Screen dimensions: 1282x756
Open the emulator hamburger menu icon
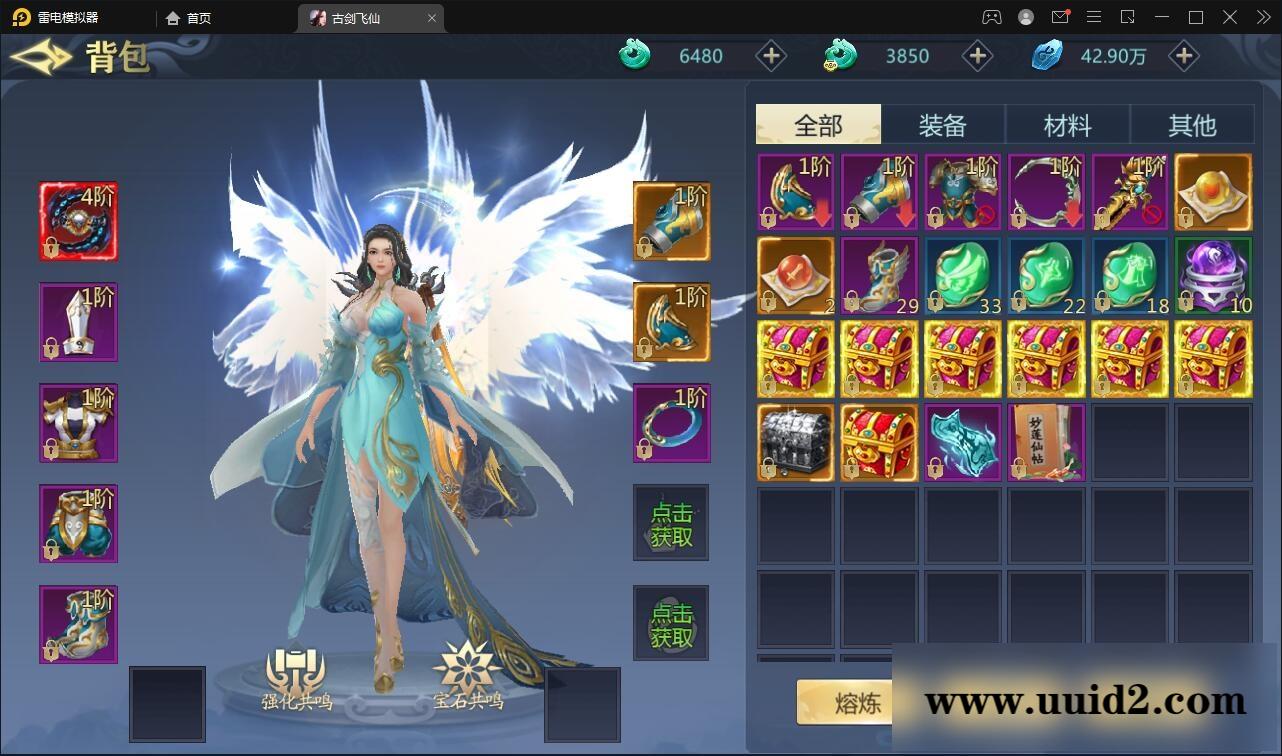point(1094,17)
